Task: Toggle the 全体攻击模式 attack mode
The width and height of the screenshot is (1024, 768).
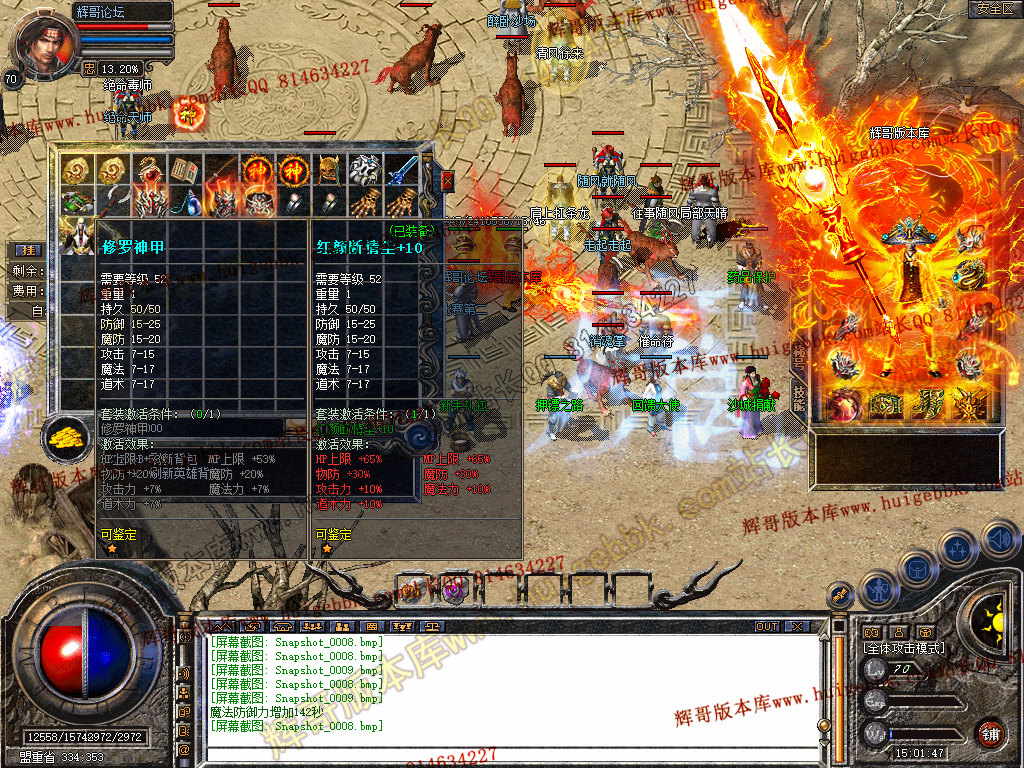Action: (905, 648)
